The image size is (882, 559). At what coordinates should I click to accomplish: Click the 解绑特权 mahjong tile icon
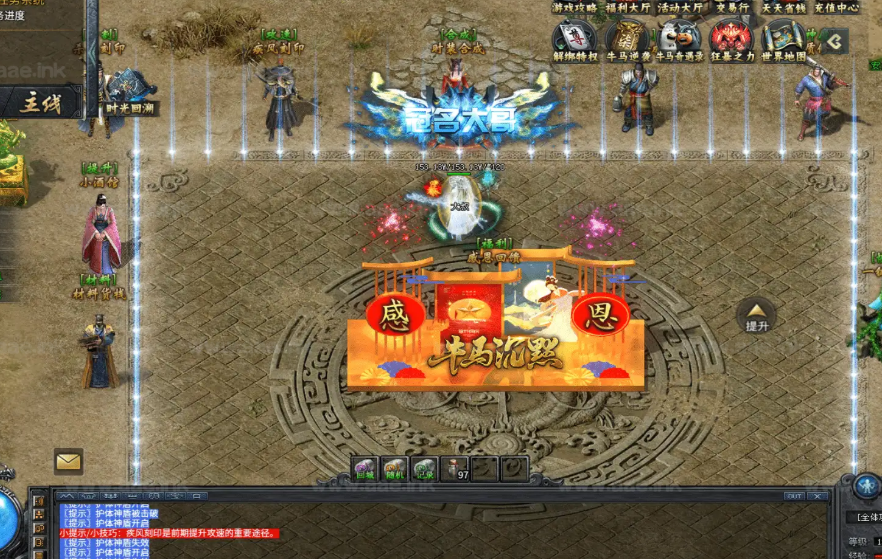pos(574,39)
